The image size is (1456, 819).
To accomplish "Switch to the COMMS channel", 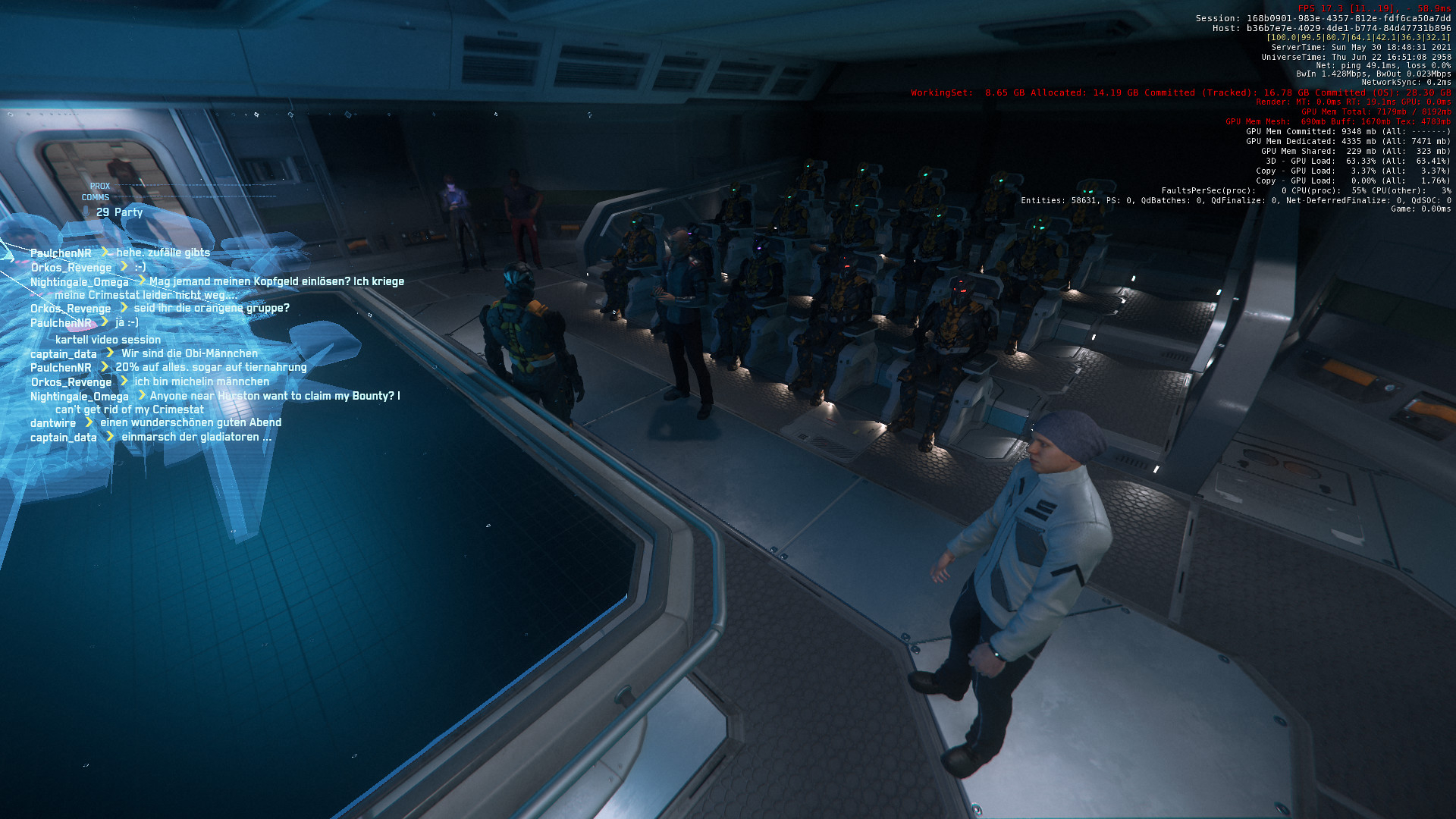I will tap(96, 197).
